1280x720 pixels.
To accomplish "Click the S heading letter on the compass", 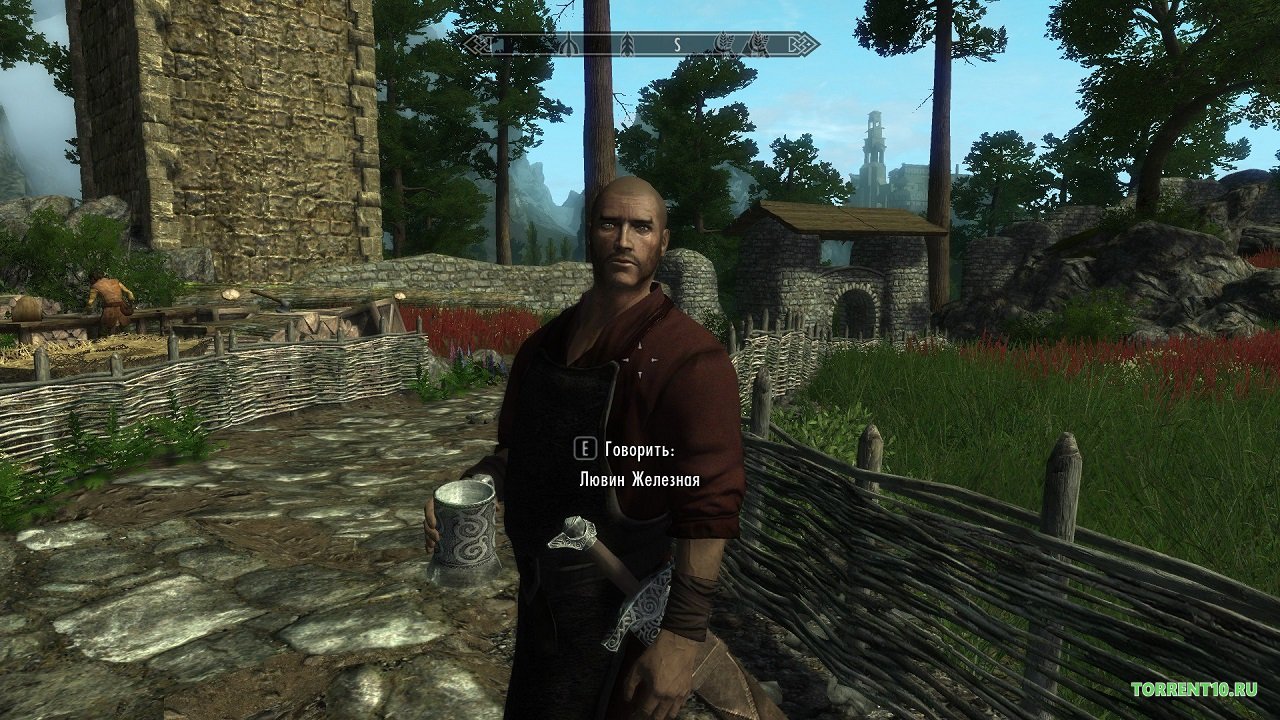I will [677, 45].
